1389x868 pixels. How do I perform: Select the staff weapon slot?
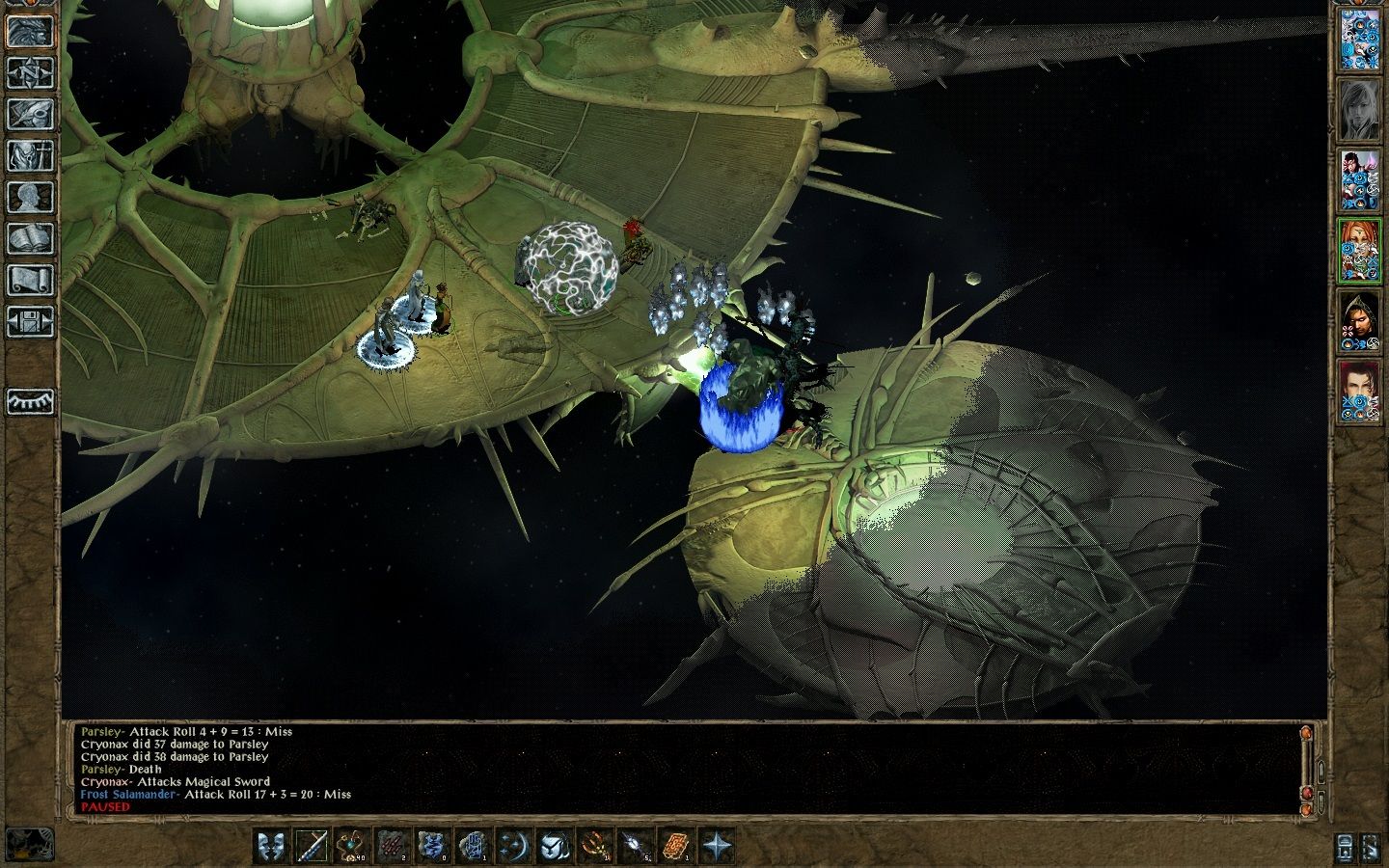313,846
